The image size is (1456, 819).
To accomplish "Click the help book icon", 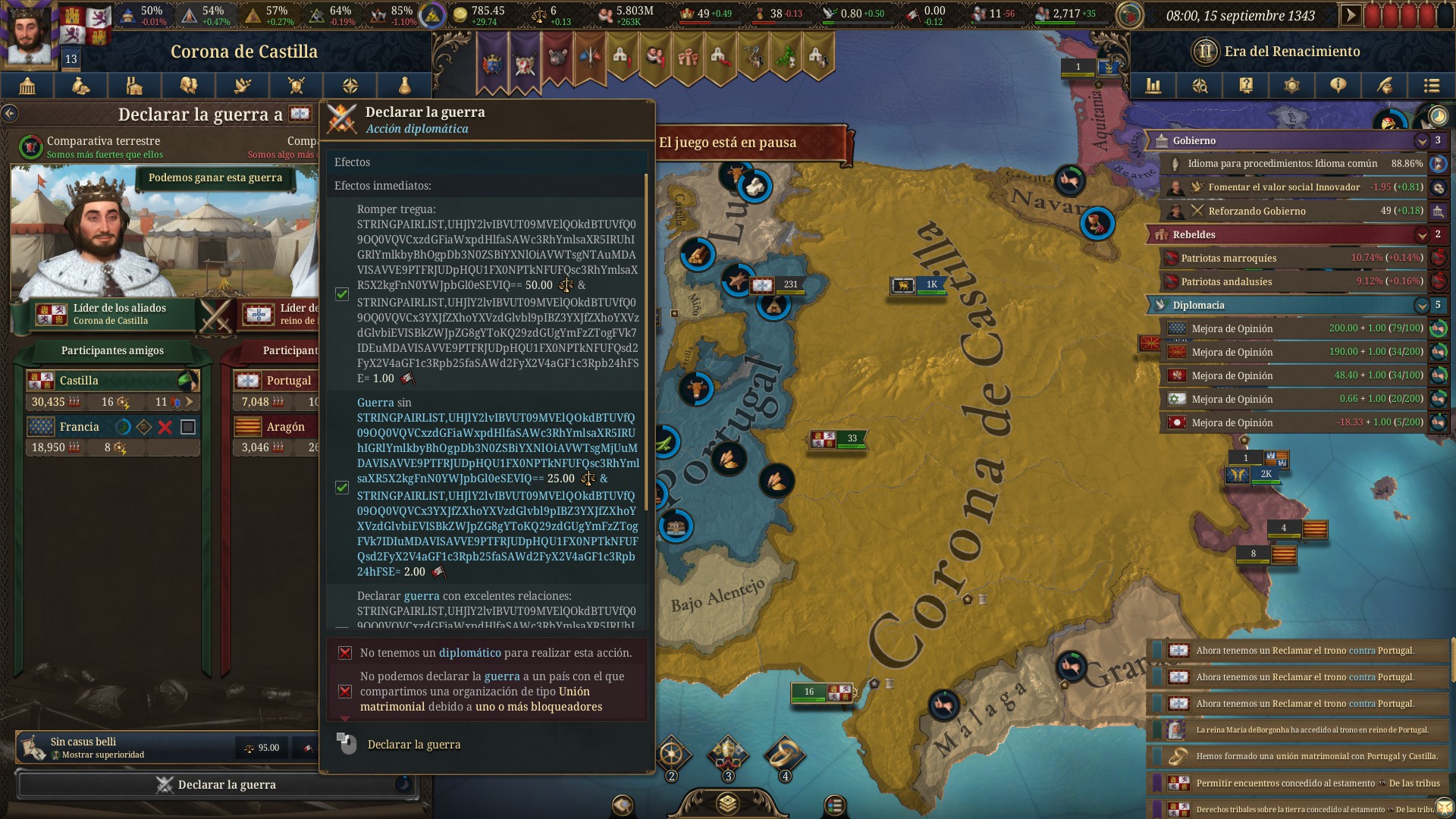I will [1245, 86].
